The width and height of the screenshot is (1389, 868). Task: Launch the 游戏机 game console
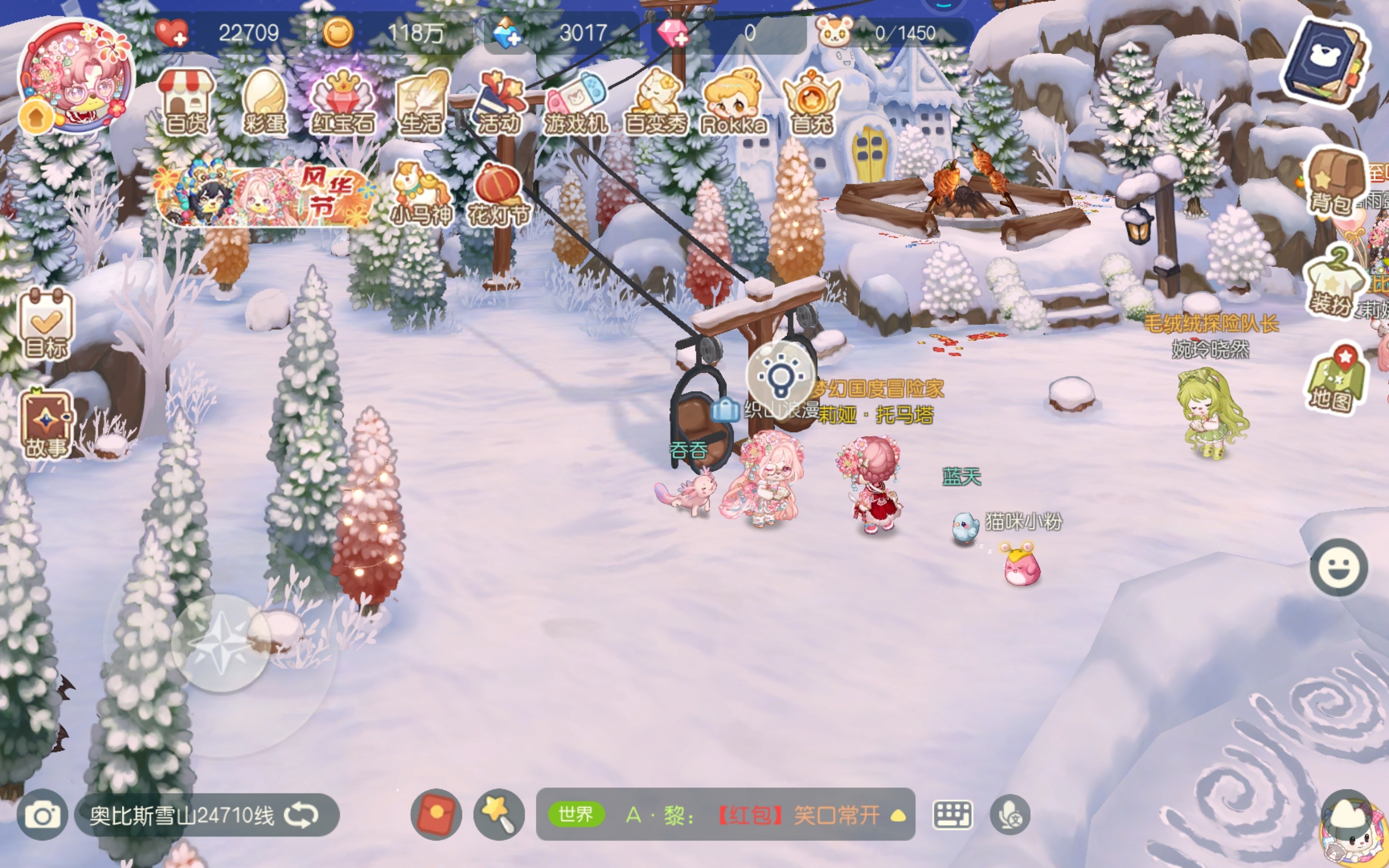[576, 102]
